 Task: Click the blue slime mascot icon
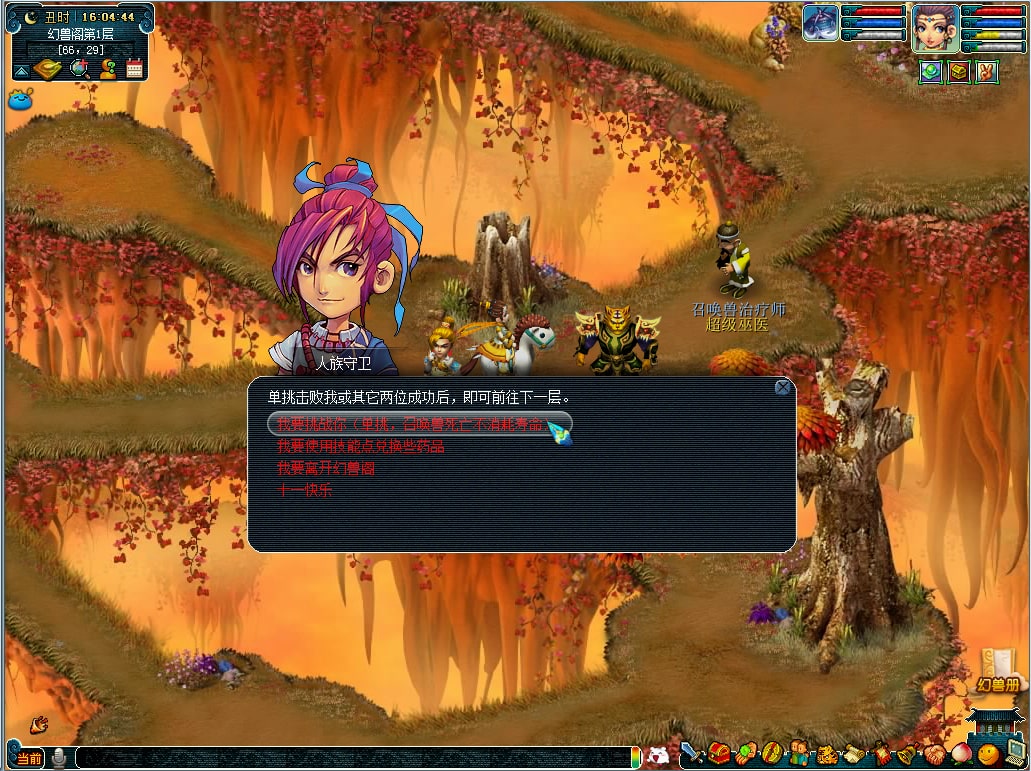tap(20, 99)
